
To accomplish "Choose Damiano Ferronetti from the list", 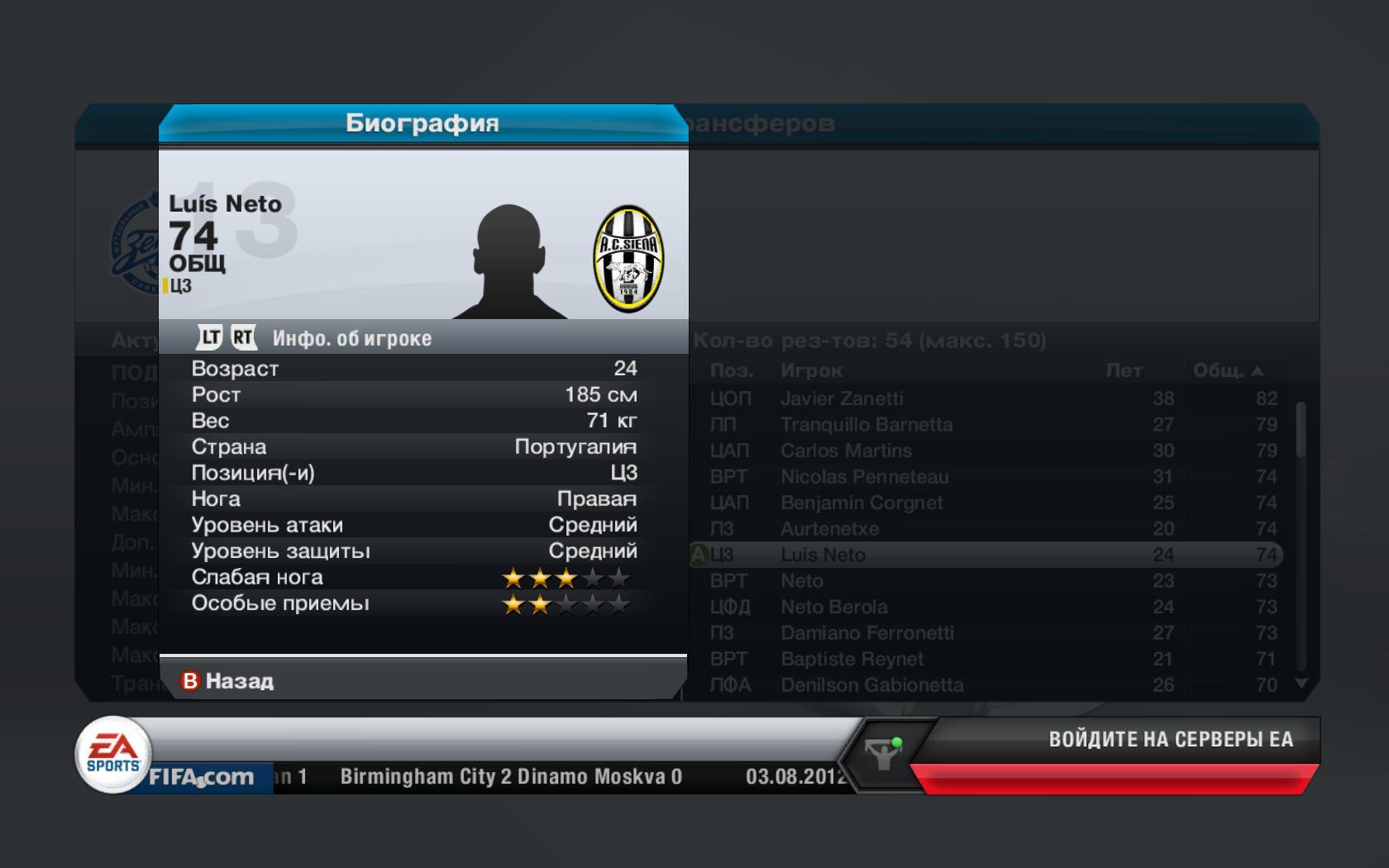I will [866, 633].
